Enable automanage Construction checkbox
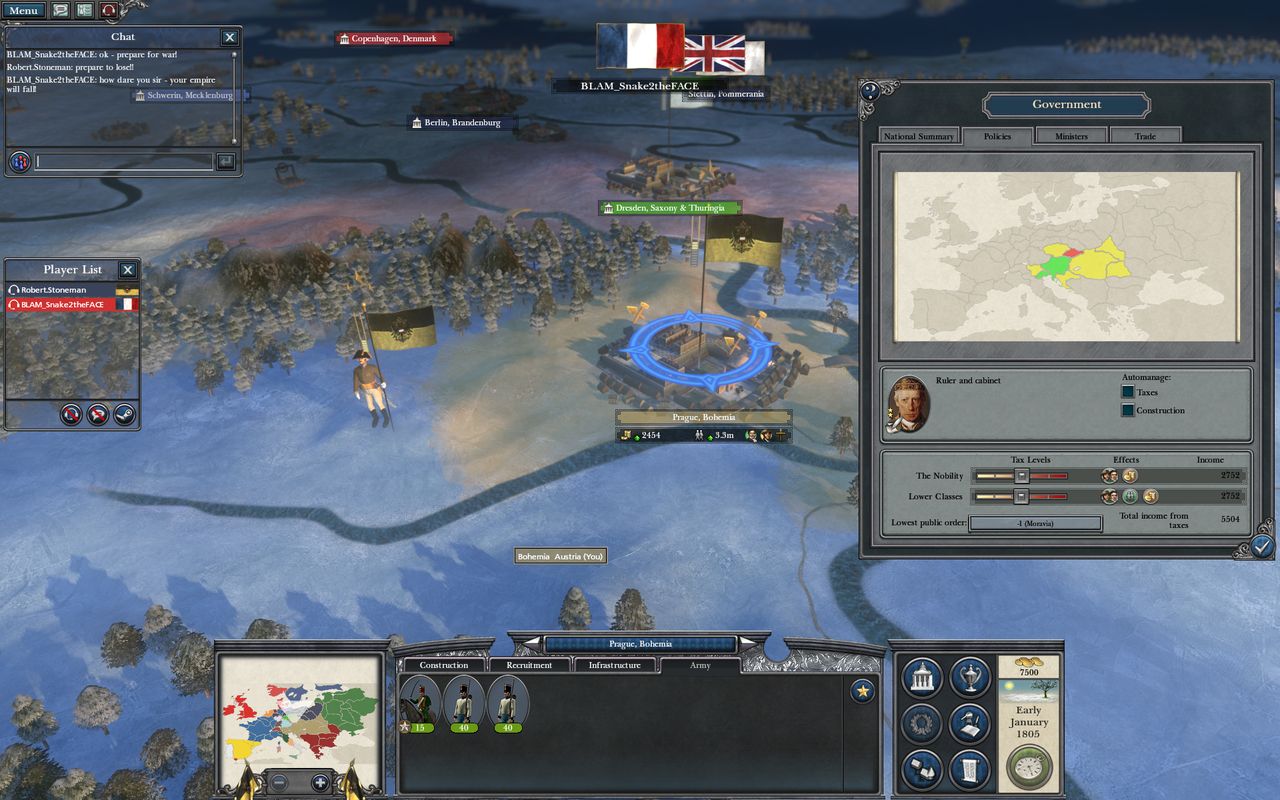1280x800 pixels. [1128, 410]
